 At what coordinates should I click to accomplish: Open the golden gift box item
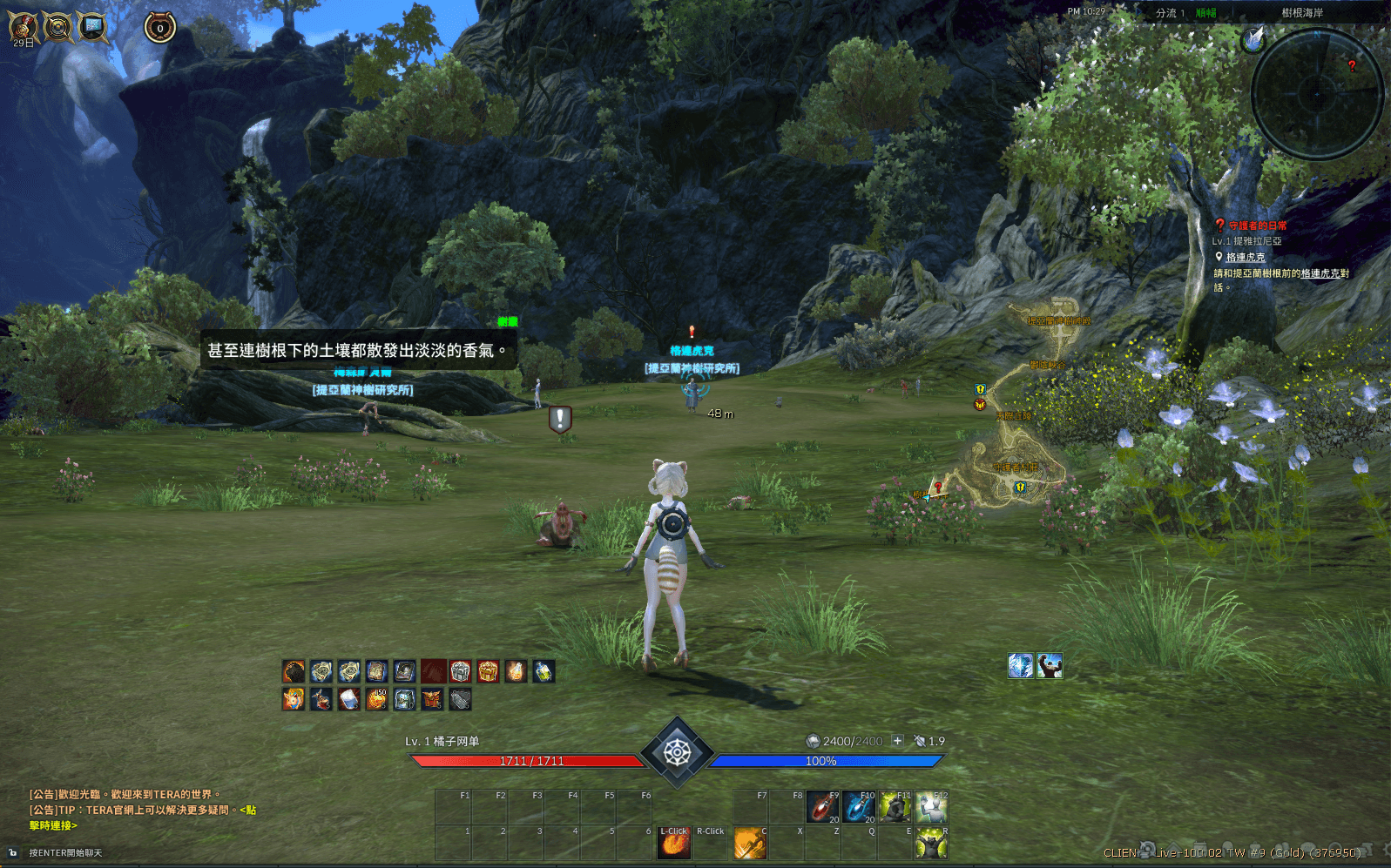488,671
